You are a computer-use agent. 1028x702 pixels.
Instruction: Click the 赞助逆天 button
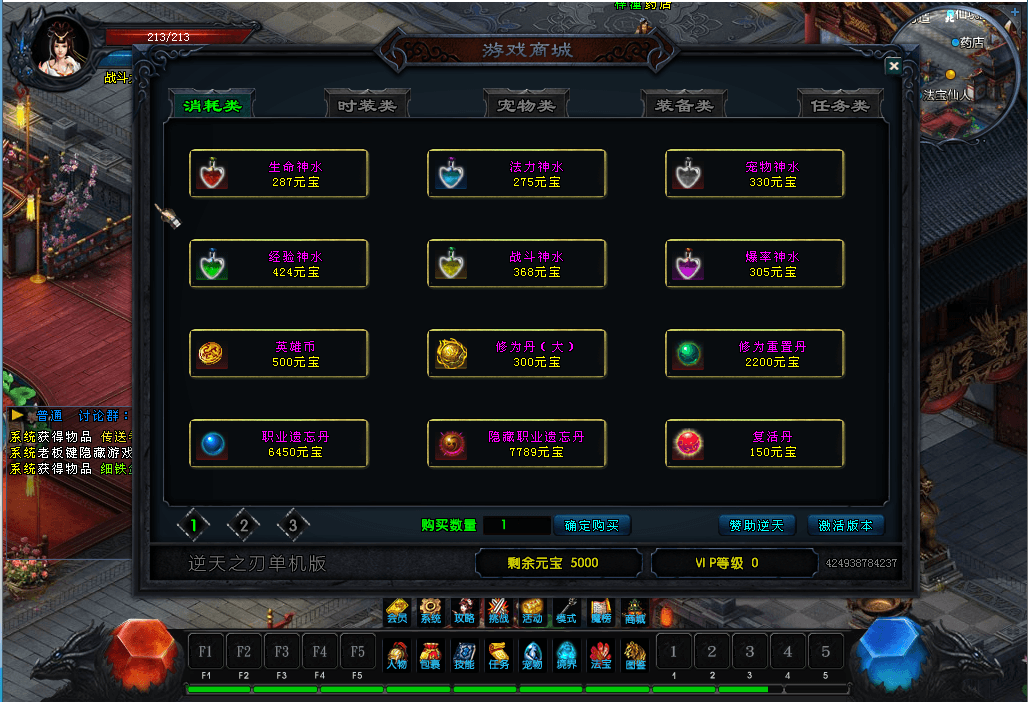click(x=756, y=525)
